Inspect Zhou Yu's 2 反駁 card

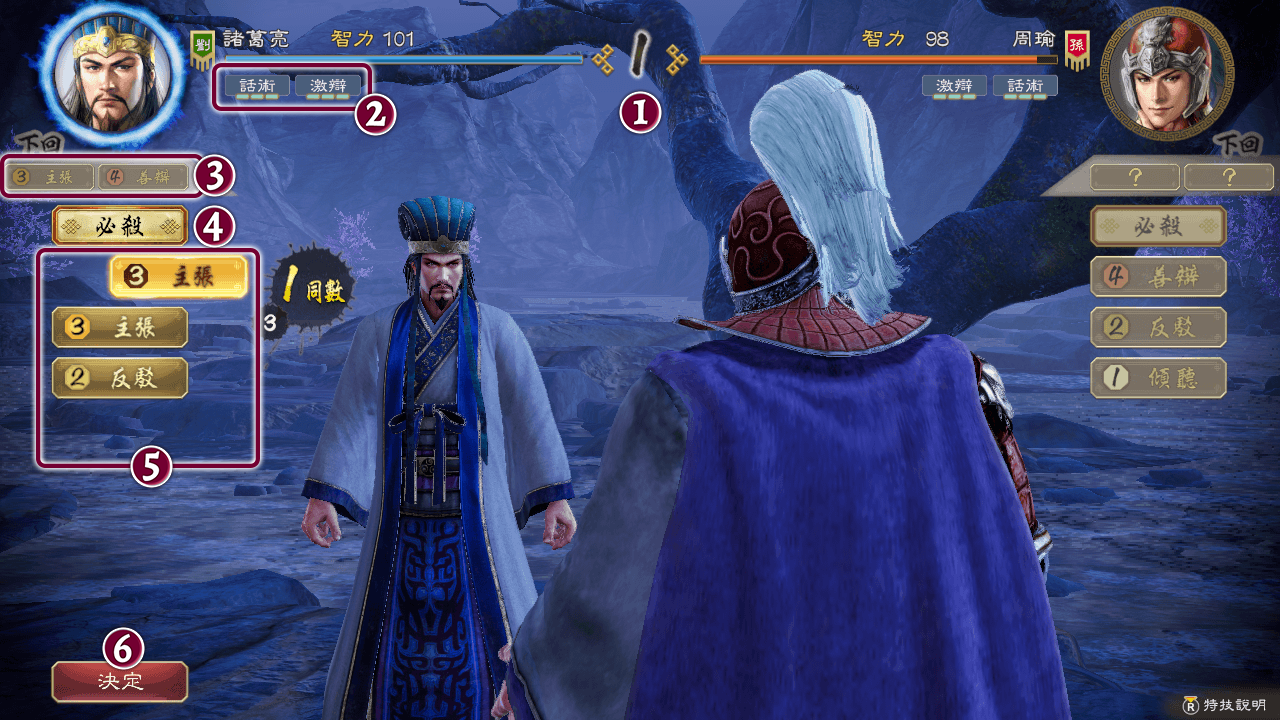coord(1158,327)
